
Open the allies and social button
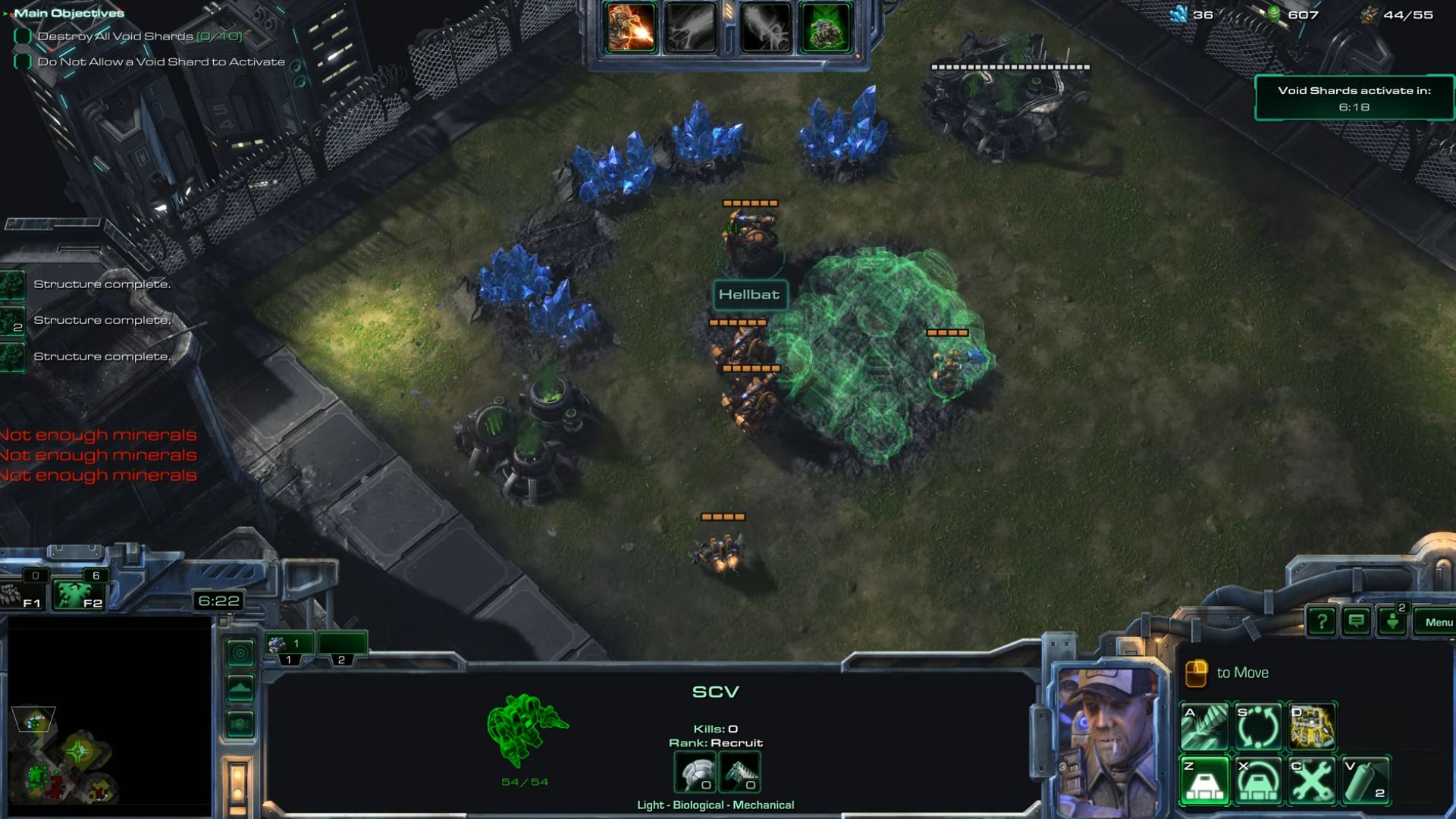[x=1393, y=623]
